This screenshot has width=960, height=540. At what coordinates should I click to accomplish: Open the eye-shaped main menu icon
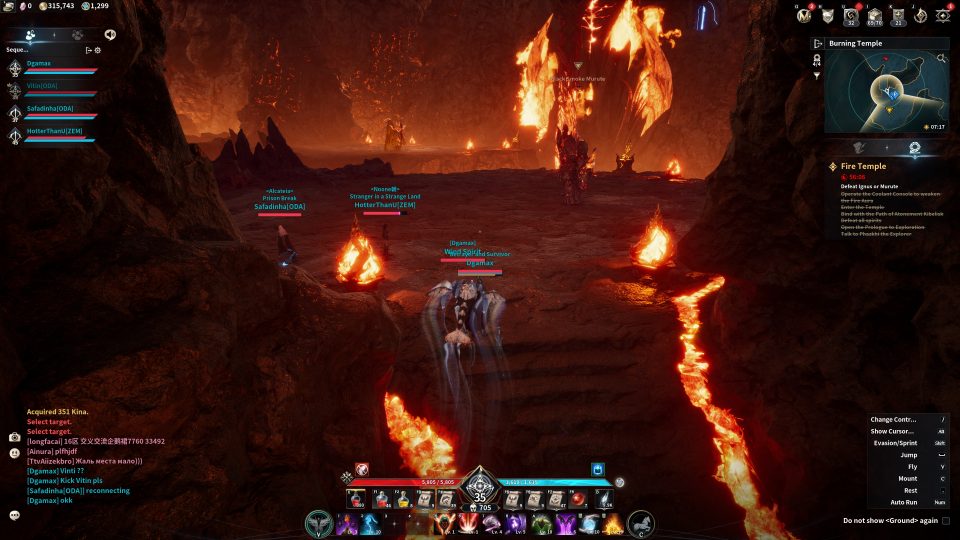(942, 14)
